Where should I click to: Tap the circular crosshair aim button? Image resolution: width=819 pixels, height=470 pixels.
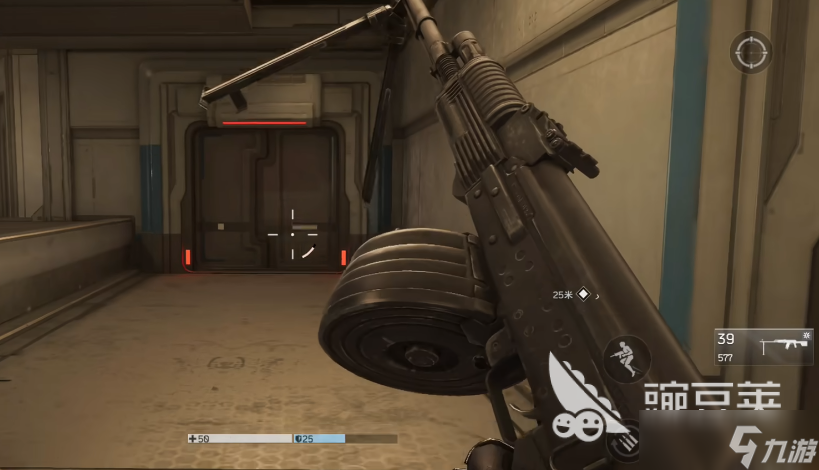(x=749, y=52)
